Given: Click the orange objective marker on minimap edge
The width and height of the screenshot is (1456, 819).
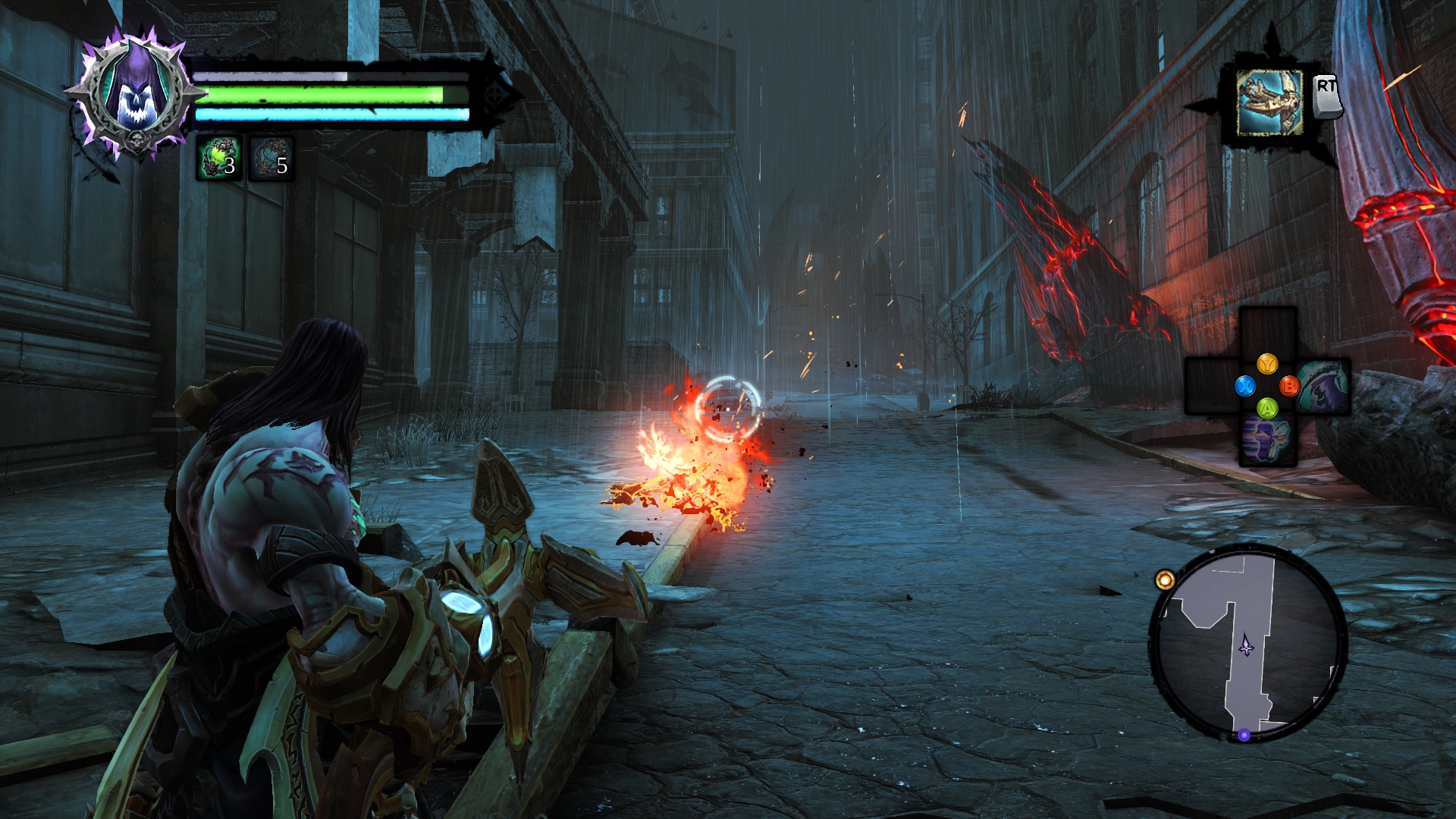Looking at the screenshot, I should tap(1165, 581).
